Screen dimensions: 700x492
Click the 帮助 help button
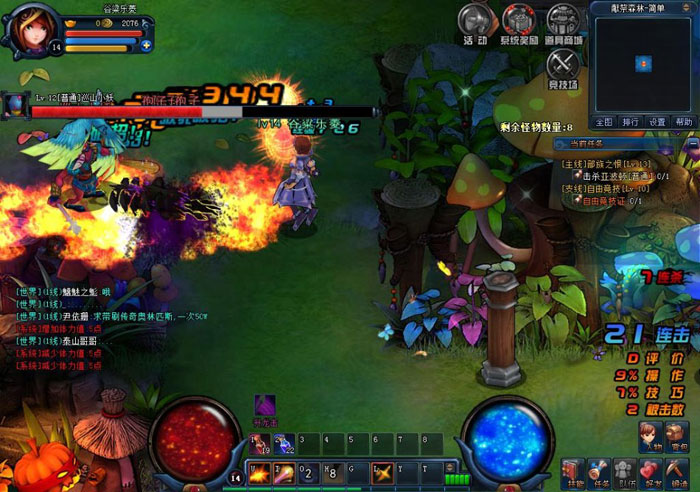pyautogui.click(x=683, y=122)
